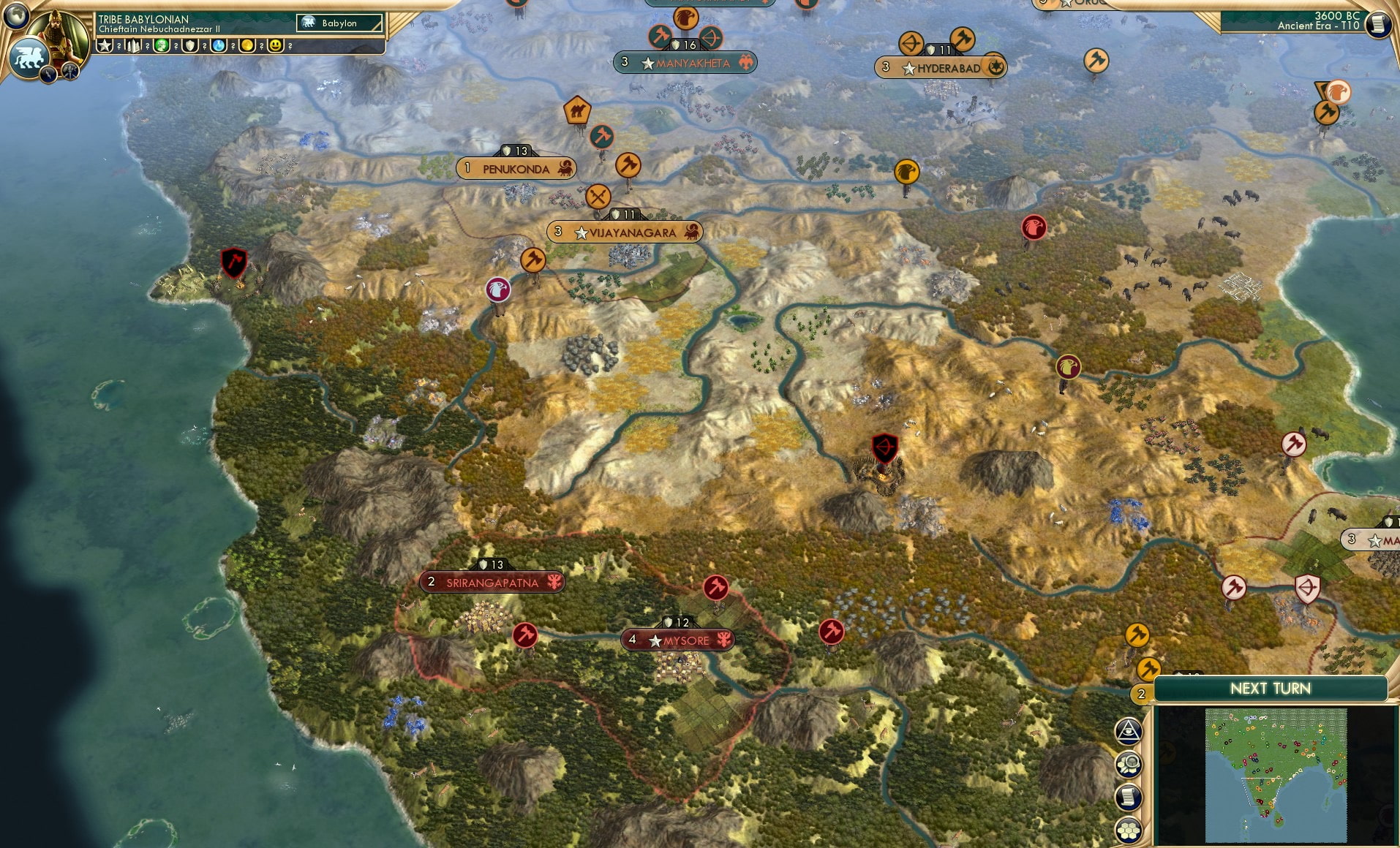Click the happiness smiley icon
Screen dimensions: 1400x848
click(274, 45)
